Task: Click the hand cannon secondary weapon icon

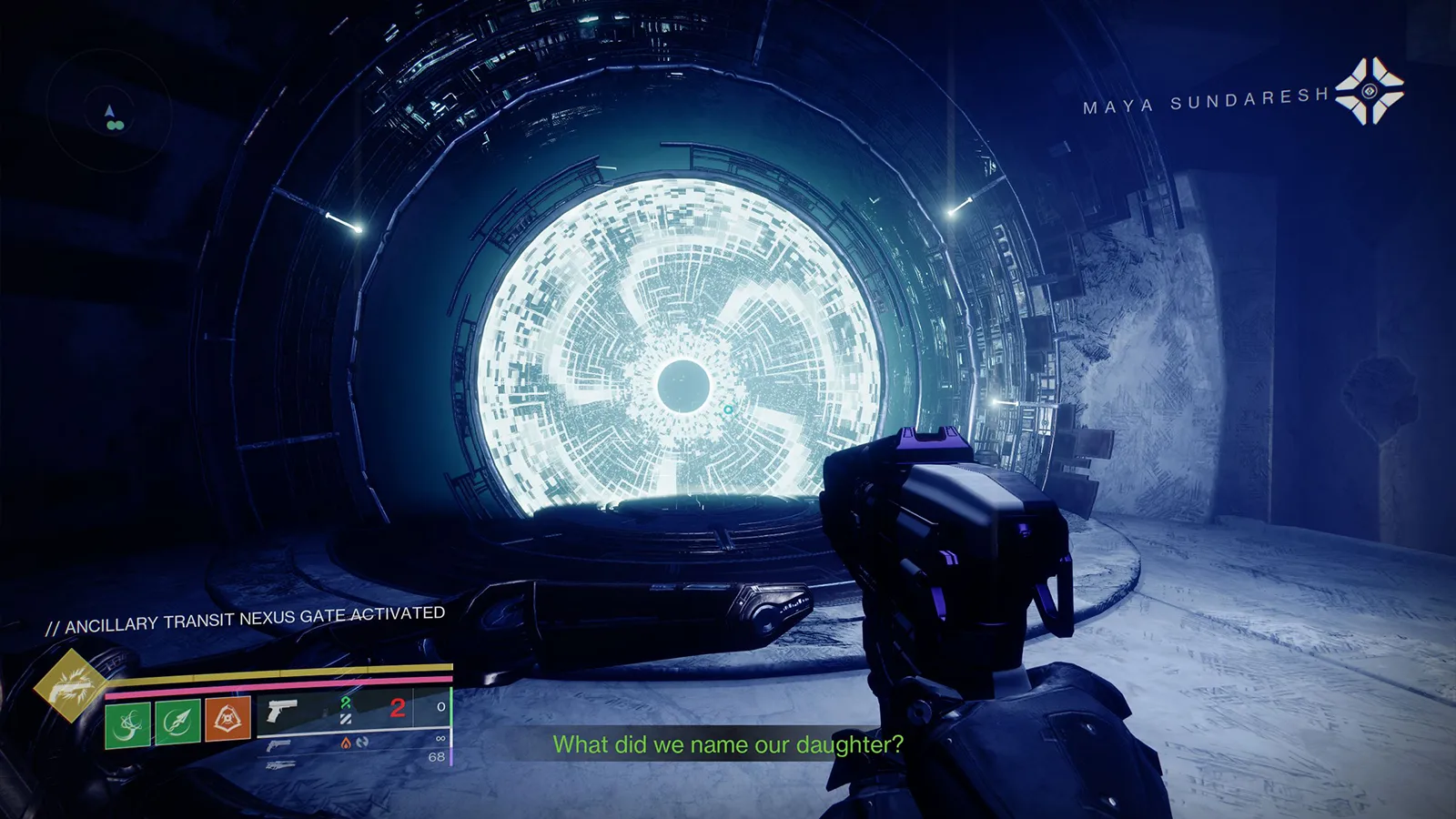Action: click(278, 744)
